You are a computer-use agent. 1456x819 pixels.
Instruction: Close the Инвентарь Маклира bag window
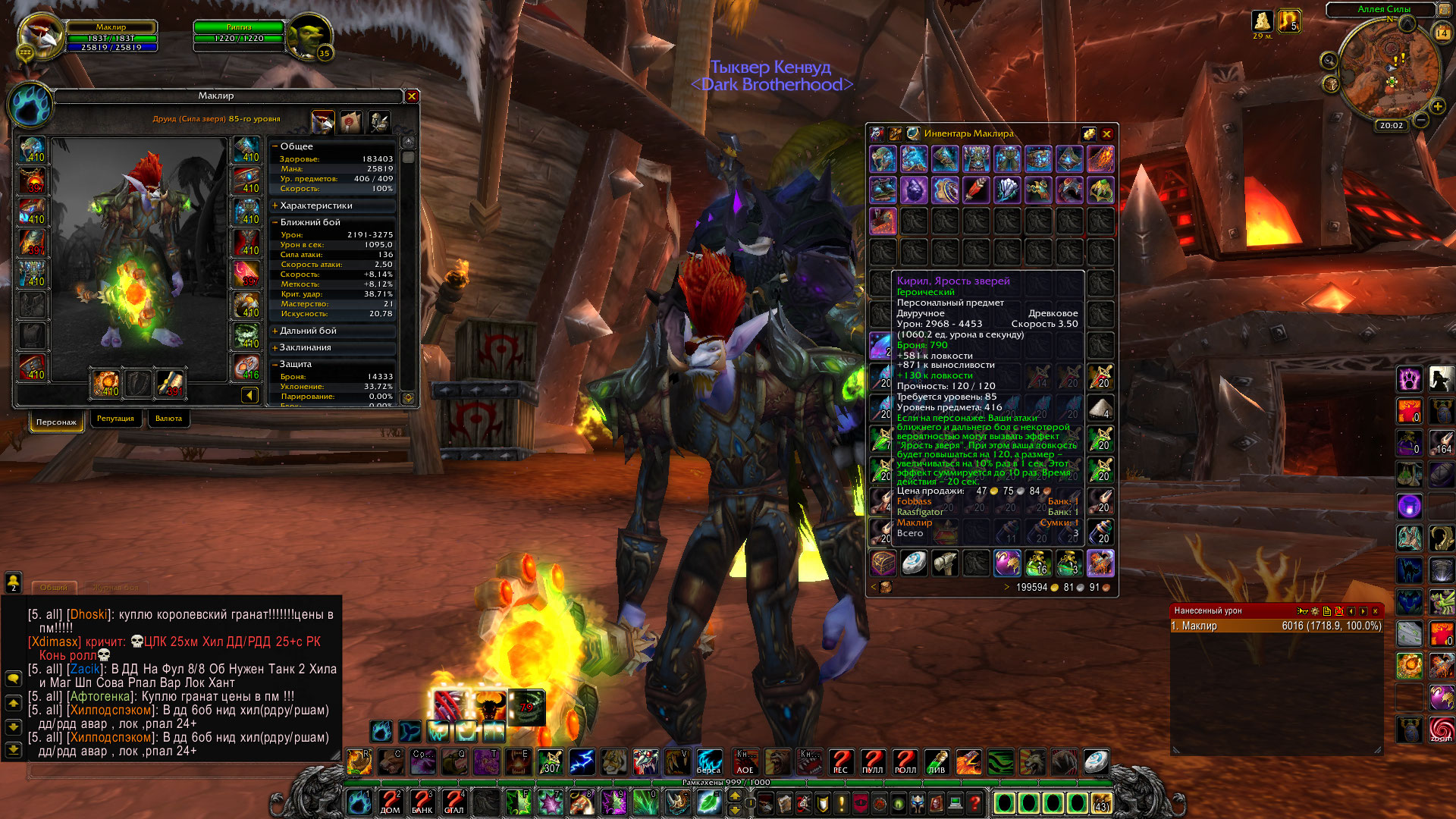tap(1106, 134)
